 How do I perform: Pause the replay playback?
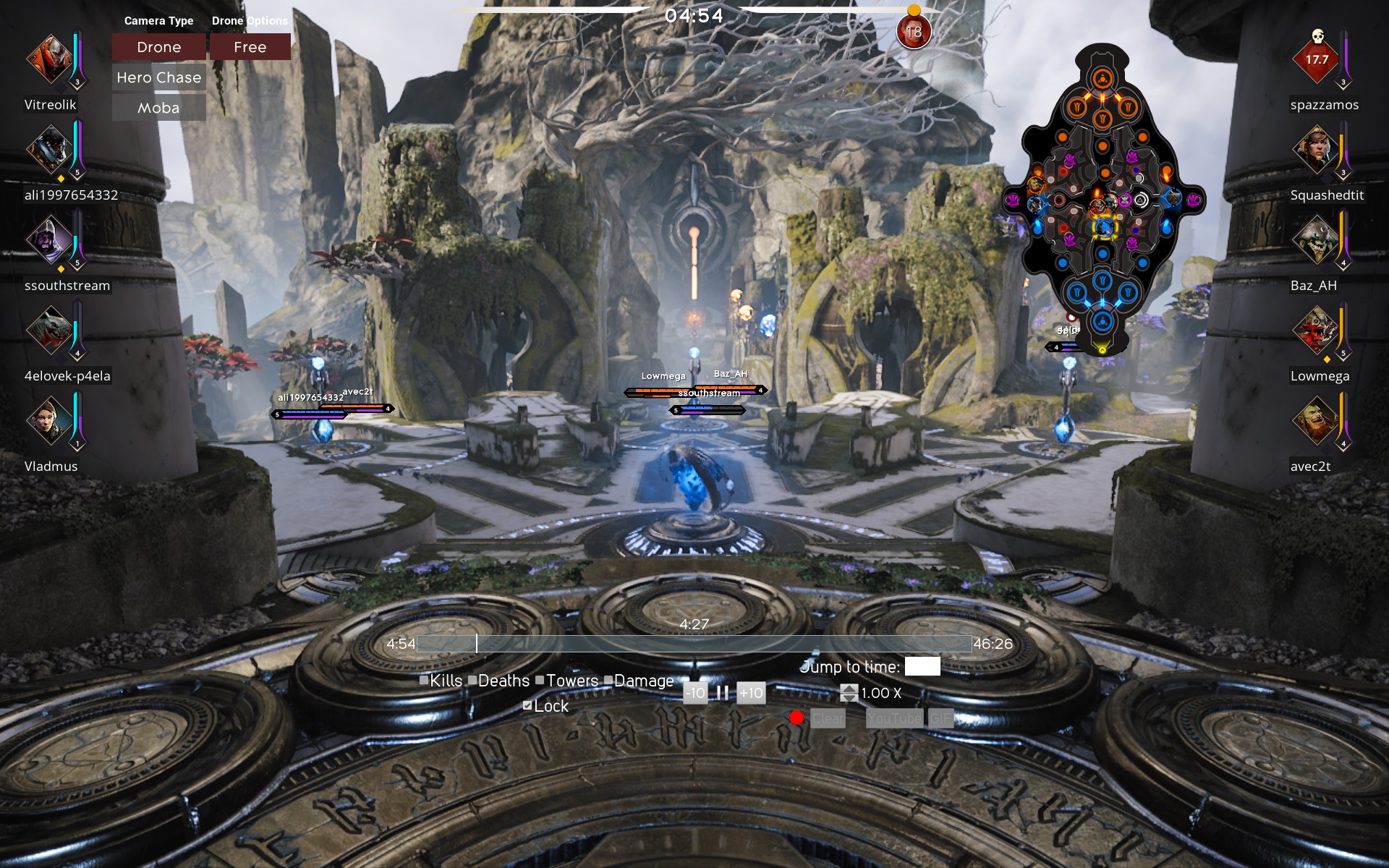[x=722, y=693]
